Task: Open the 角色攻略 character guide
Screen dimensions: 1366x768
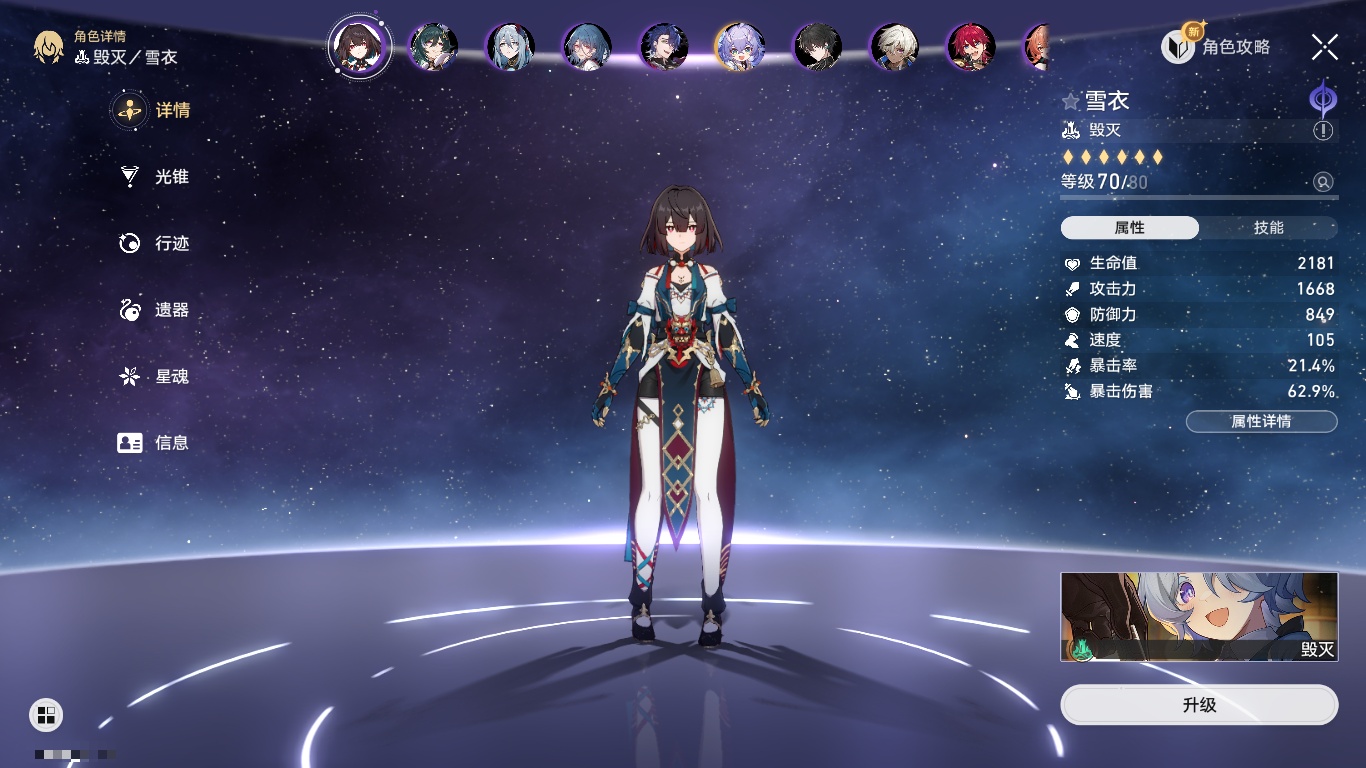Action: 1216,46
